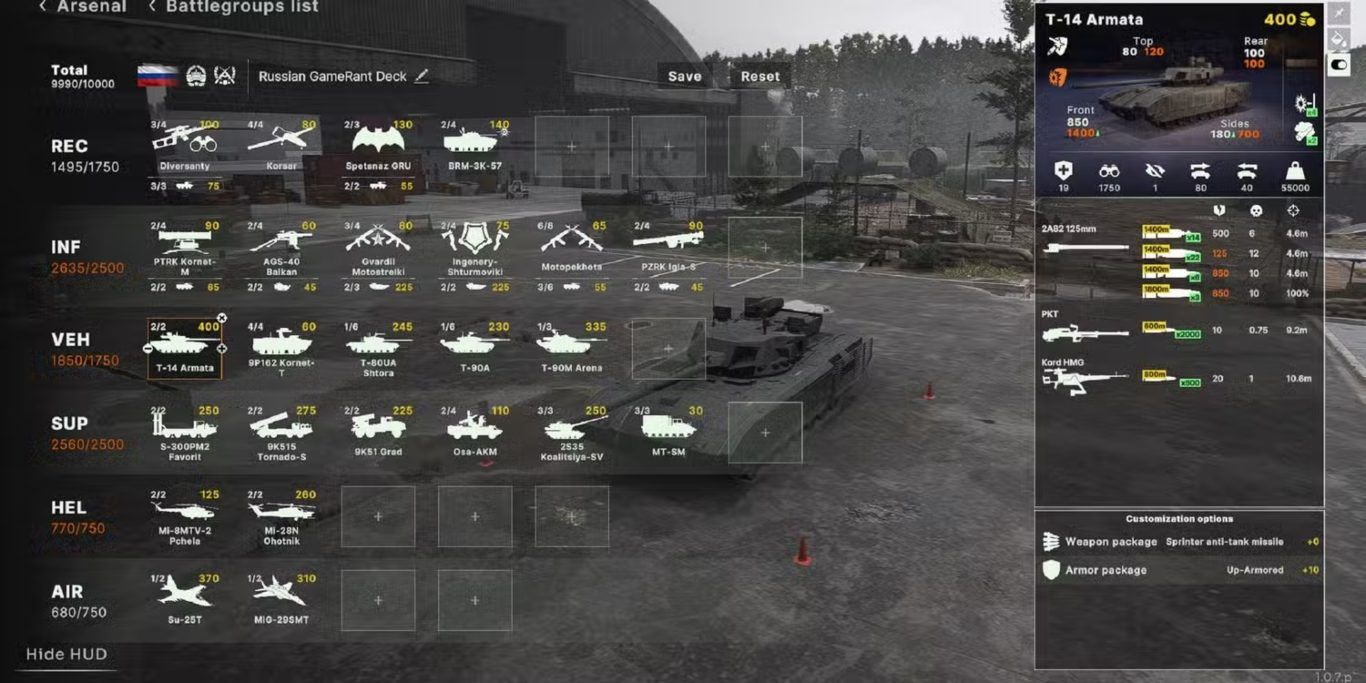Select the T-90M Arena tank
The width and height of the screenshot is (1366, 683).
pos(572,348)
